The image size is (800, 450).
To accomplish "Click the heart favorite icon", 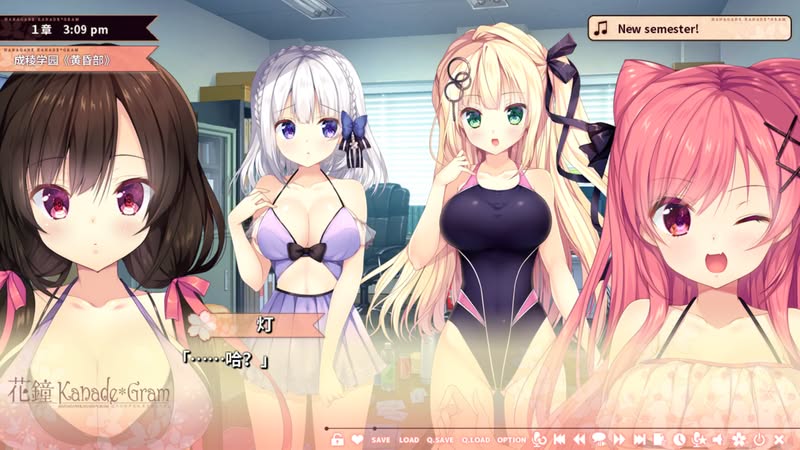I will click(357, 439).
